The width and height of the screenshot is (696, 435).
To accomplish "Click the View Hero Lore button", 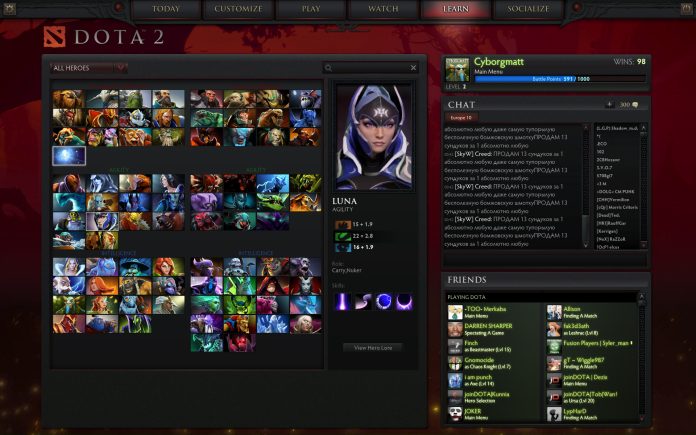I will pos(373,347).
